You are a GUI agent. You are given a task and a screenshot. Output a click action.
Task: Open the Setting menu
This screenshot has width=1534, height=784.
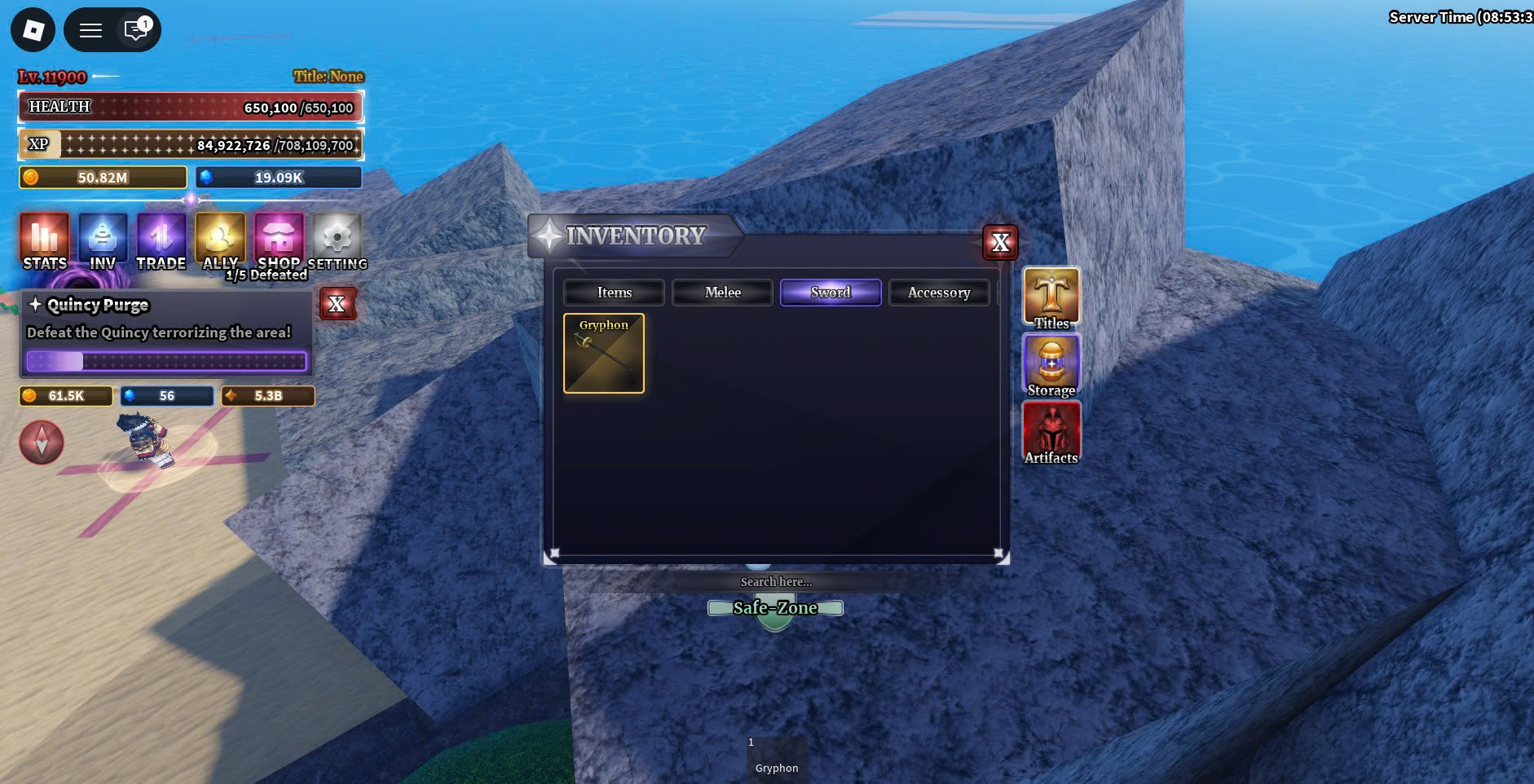coord(337,241)
